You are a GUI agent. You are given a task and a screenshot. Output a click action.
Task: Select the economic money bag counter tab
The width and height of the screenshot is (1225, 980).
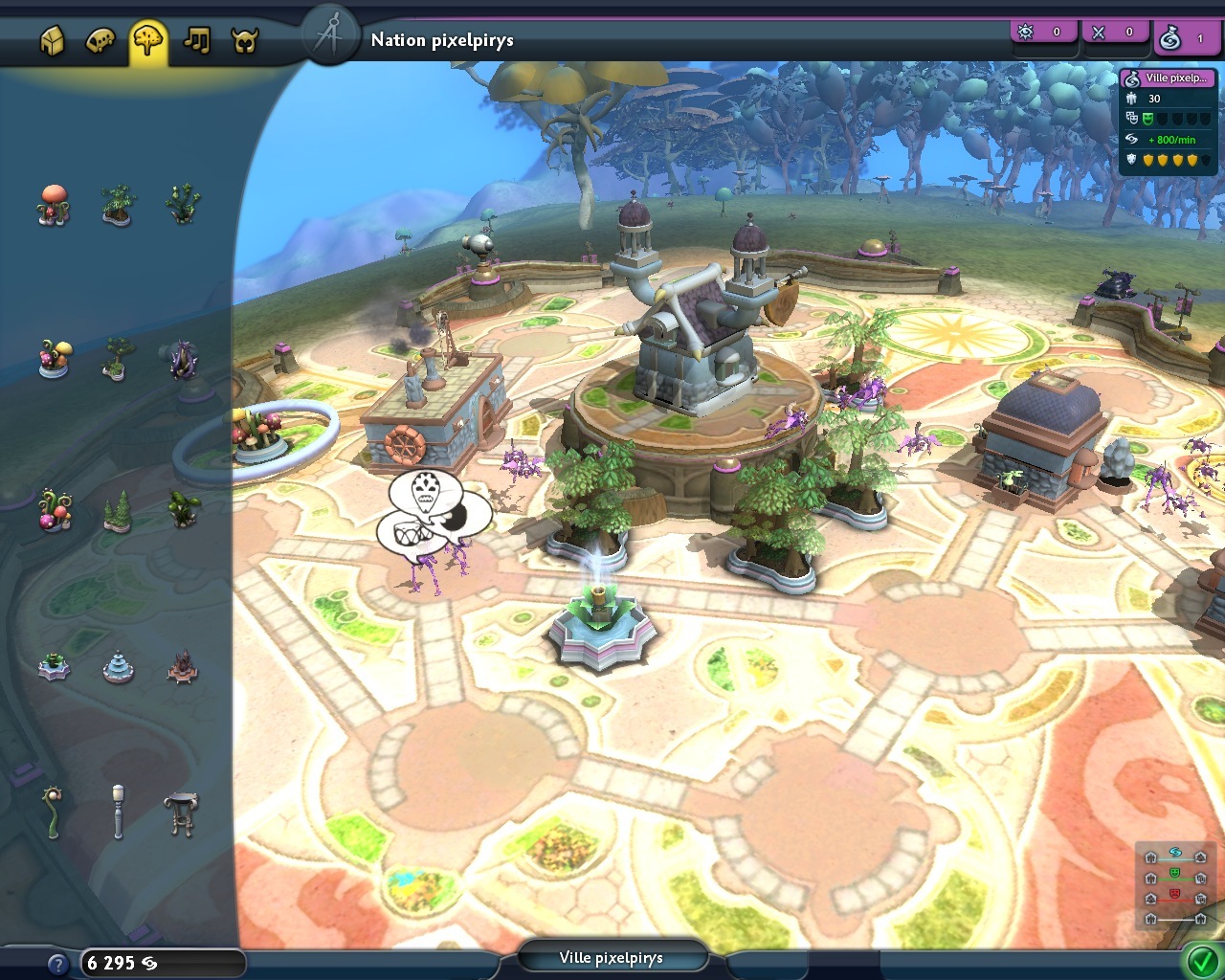(1183, 38)
